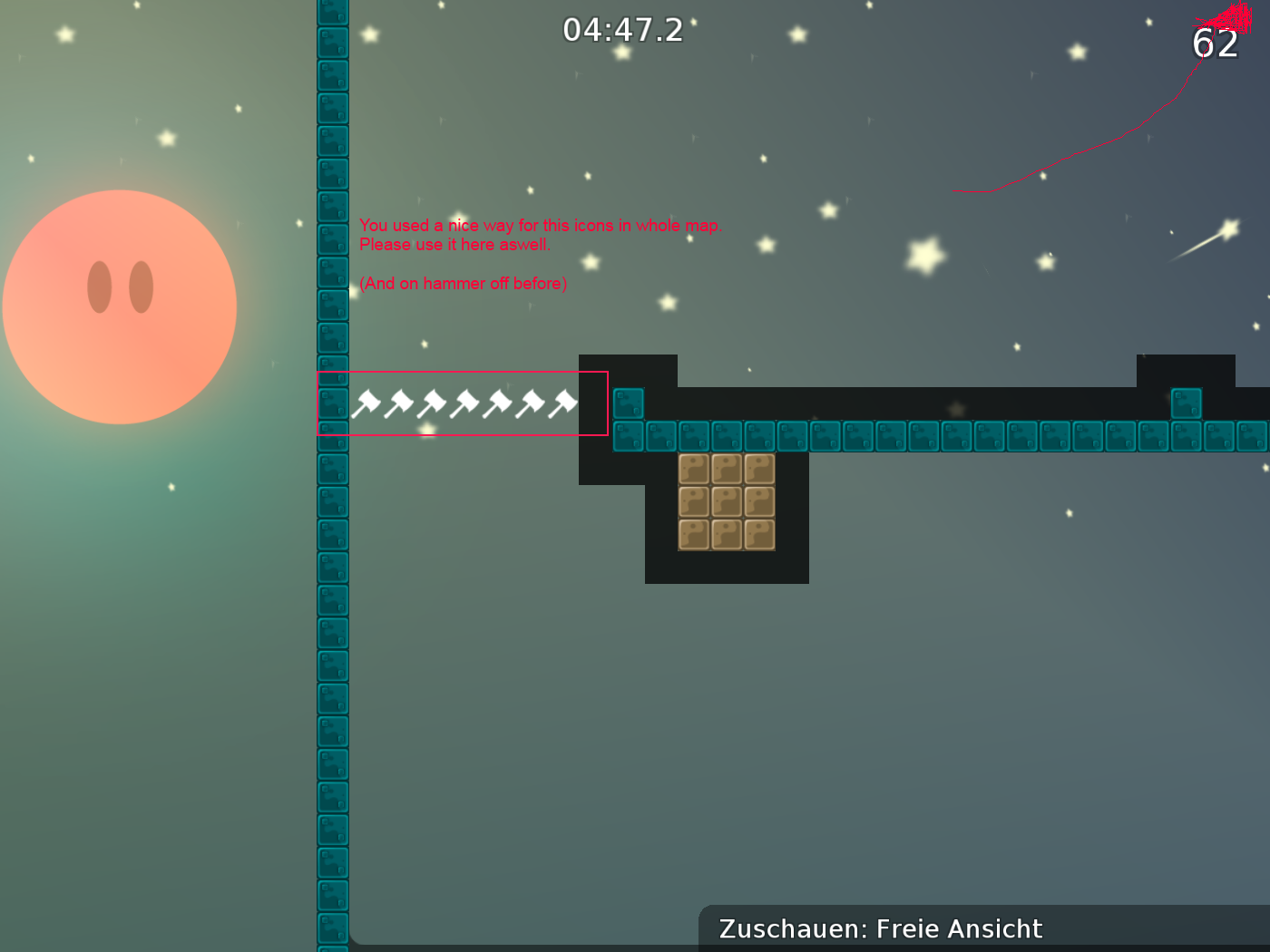Select the top-left brick tile of the 3x3 block
The height and width of the screenshot is (952, 1270).
695,469
